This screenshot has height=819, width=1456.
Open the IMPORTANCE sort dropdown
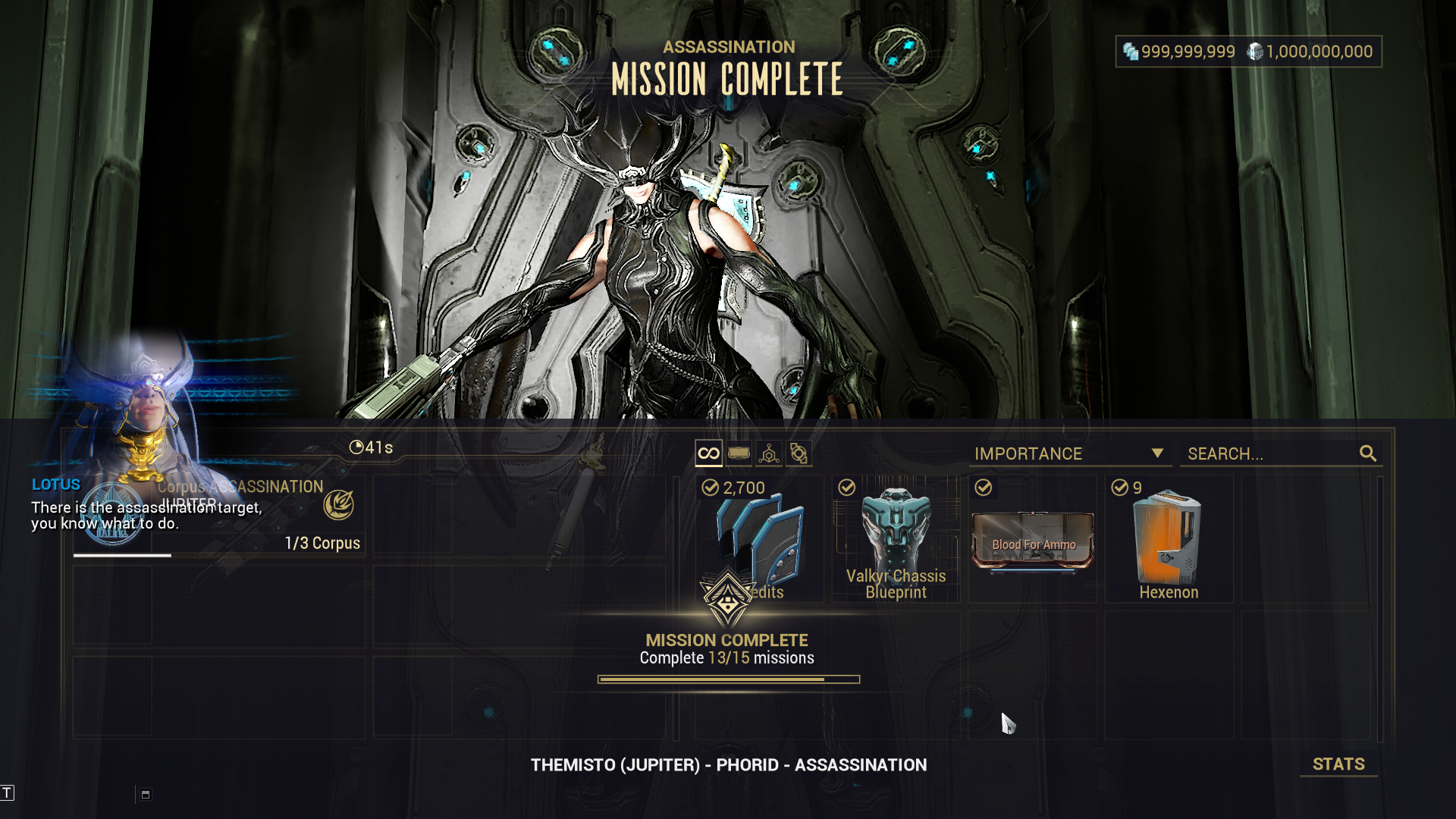tap(1069, 453)
